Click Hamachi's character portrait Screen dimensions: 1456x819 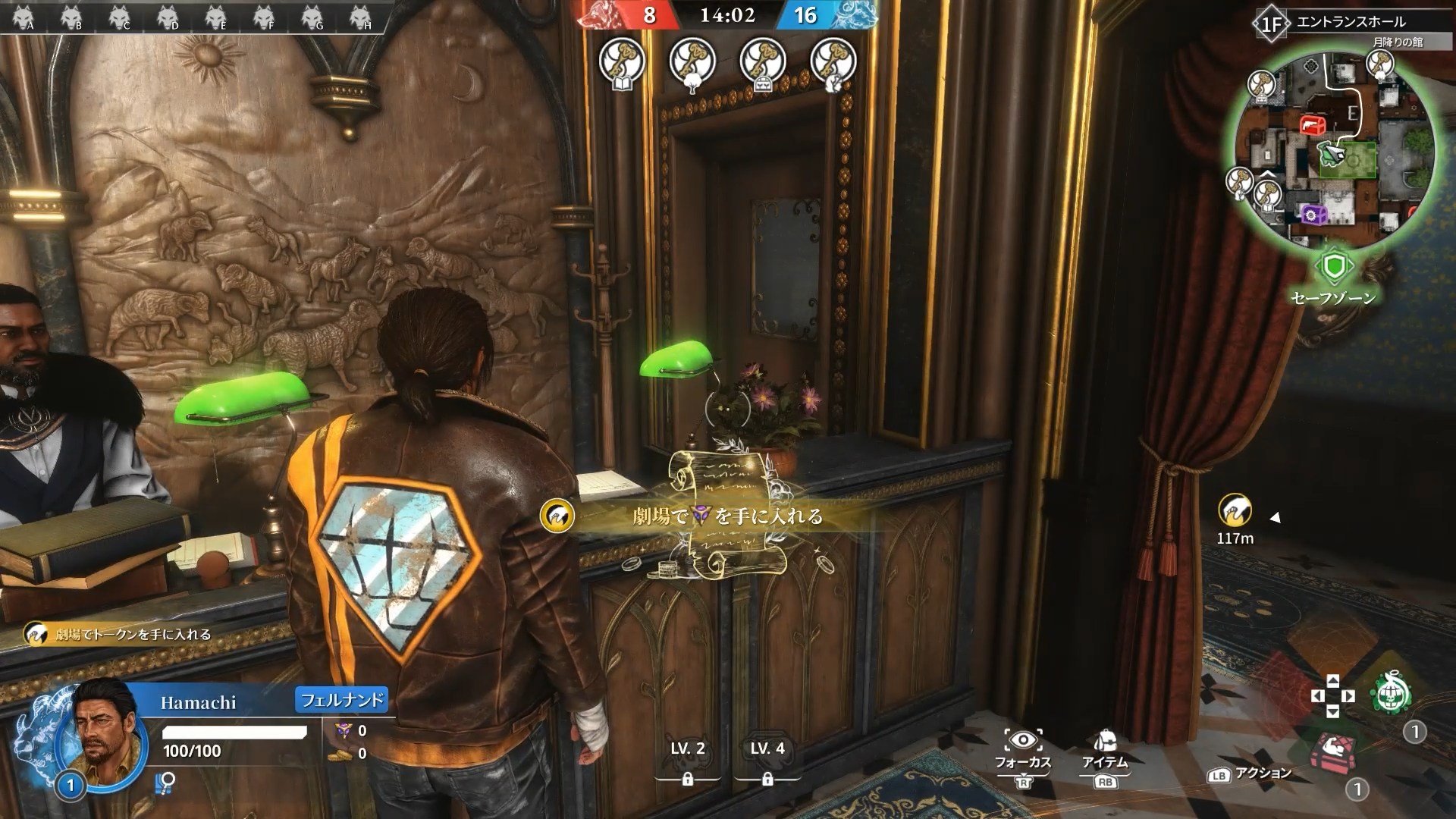(x=100, y=726)
